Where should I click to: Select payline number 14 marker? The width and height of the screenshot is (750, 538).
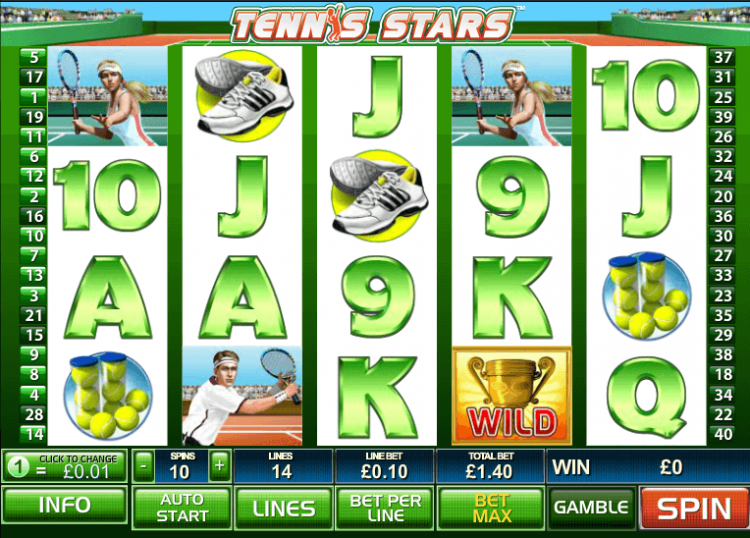coord(34,434)
